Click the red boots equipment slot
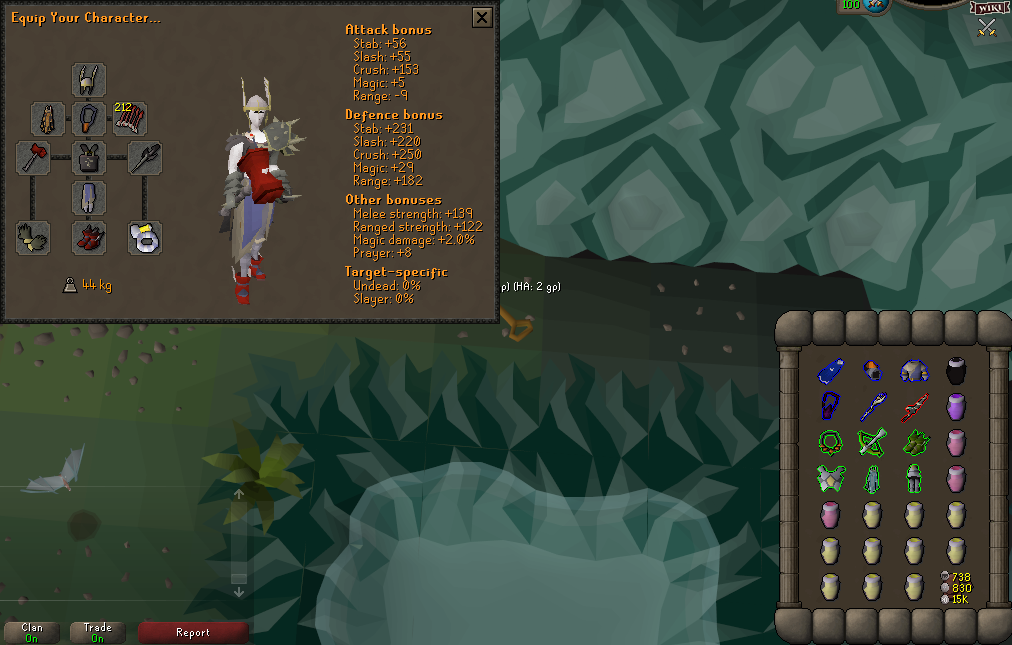The height and width of the screenshot is (645, 1012). pyautogui.click(x=89, y=237)
